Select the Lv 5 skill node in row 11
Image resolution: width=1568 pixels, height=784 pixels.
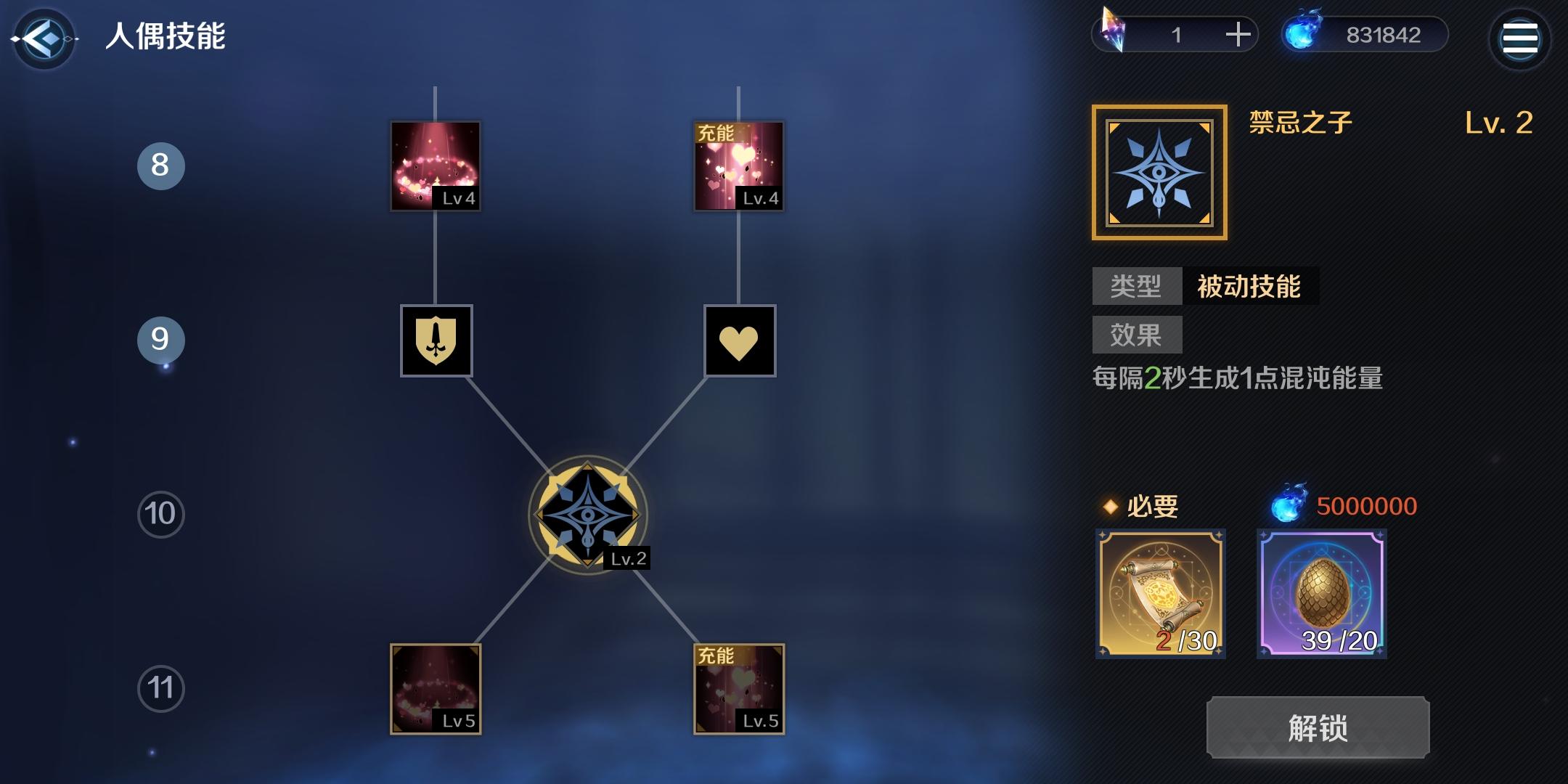tap(436, 690)
